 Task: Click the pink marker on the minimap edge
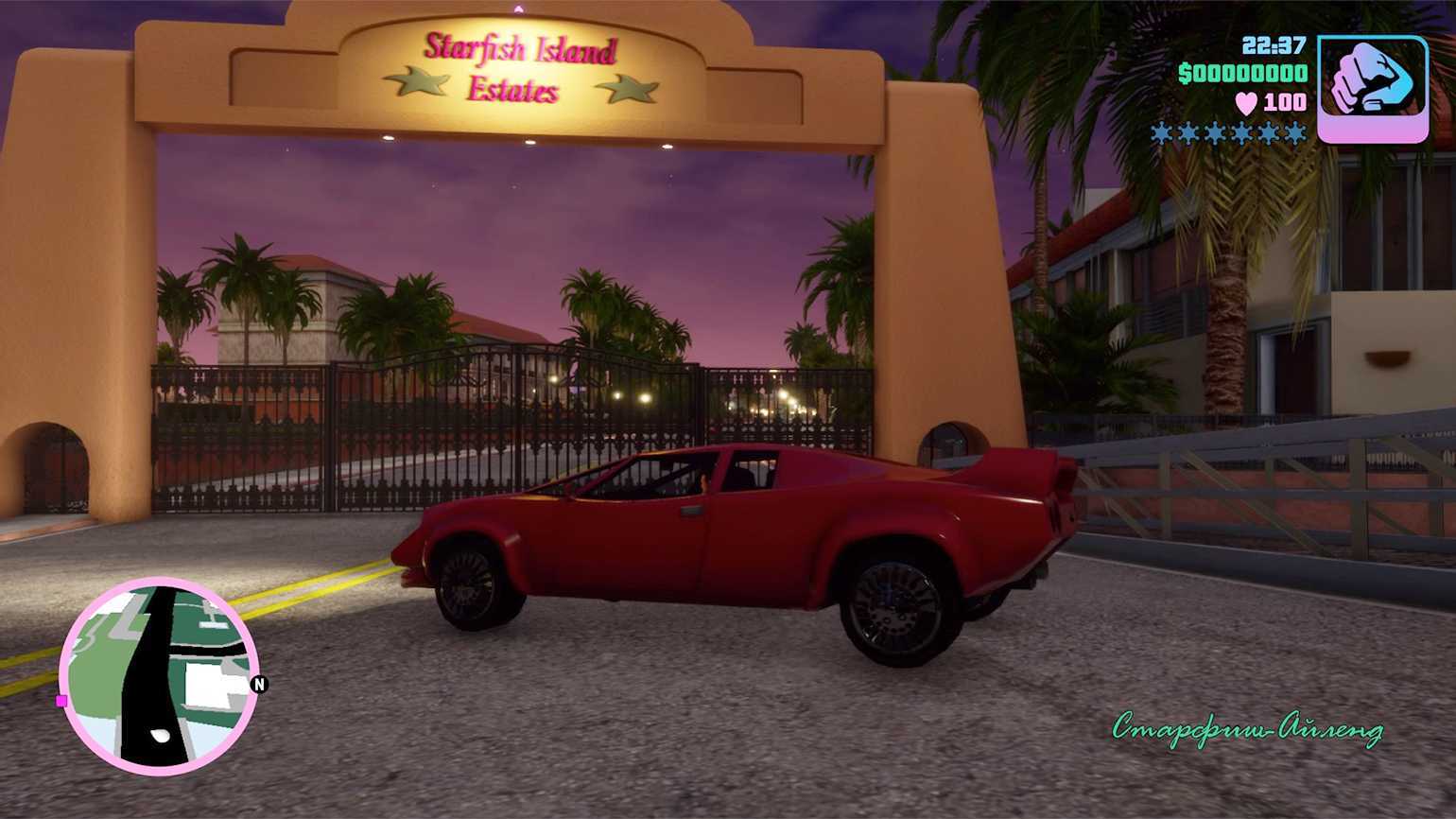coord(61,701)
